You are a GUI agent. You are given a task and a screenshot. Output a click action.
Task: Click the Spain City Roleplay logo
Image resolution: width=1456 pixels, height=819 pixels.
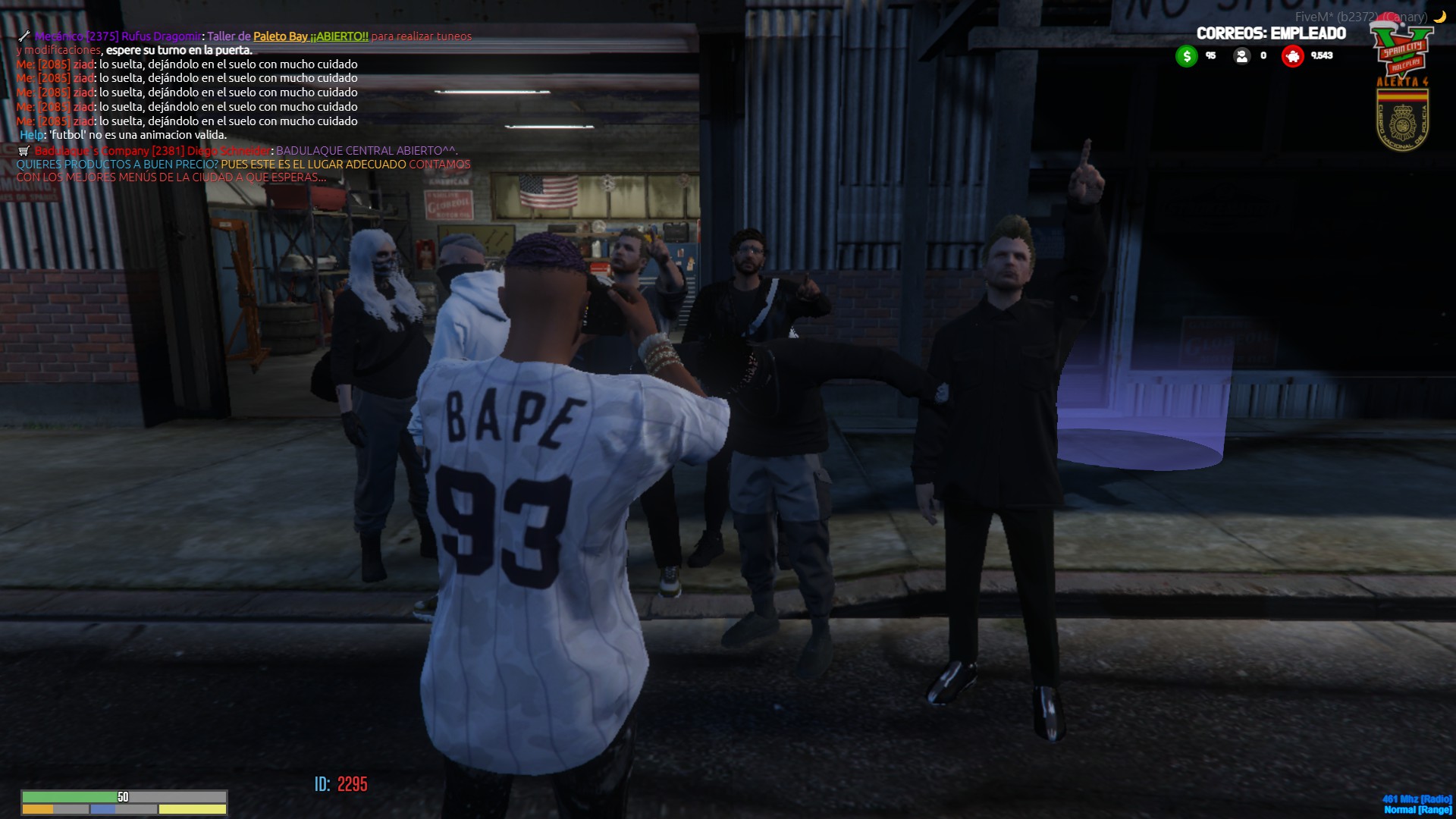pyautogui.click(x=1401, y=49)
